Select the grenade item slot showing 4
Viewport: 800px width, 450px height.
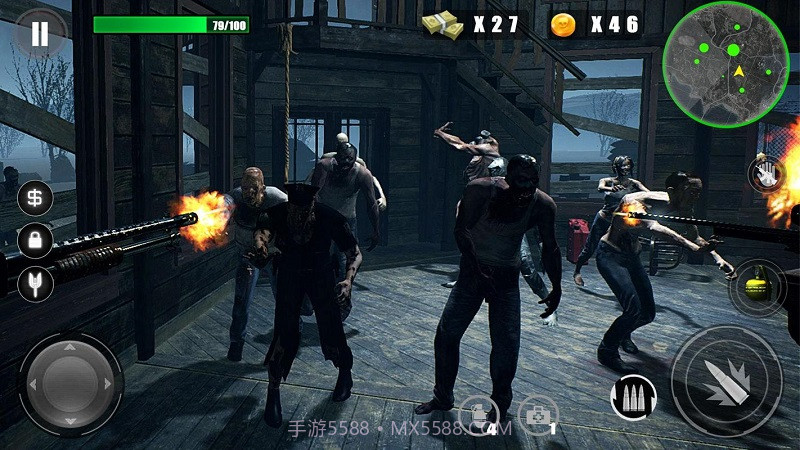(x=479, y=415)
